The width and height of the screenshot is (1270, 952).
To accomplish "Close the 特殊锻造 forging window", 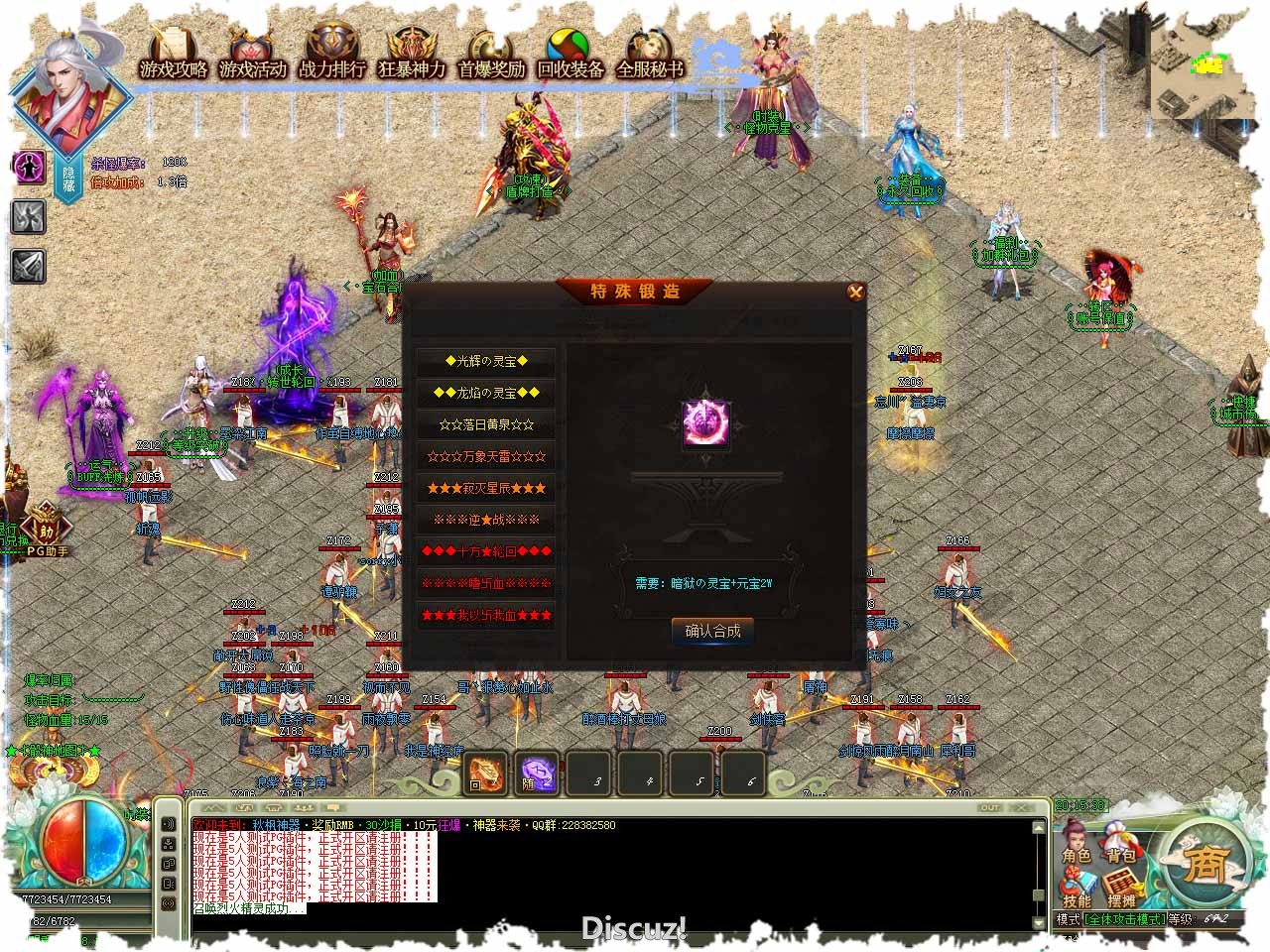I will (855, 292).
